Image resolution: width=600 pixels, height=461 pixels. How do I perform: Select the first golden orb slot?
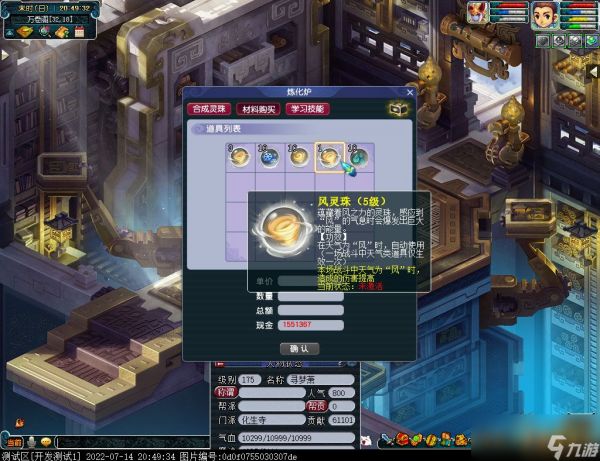[240, 156]
